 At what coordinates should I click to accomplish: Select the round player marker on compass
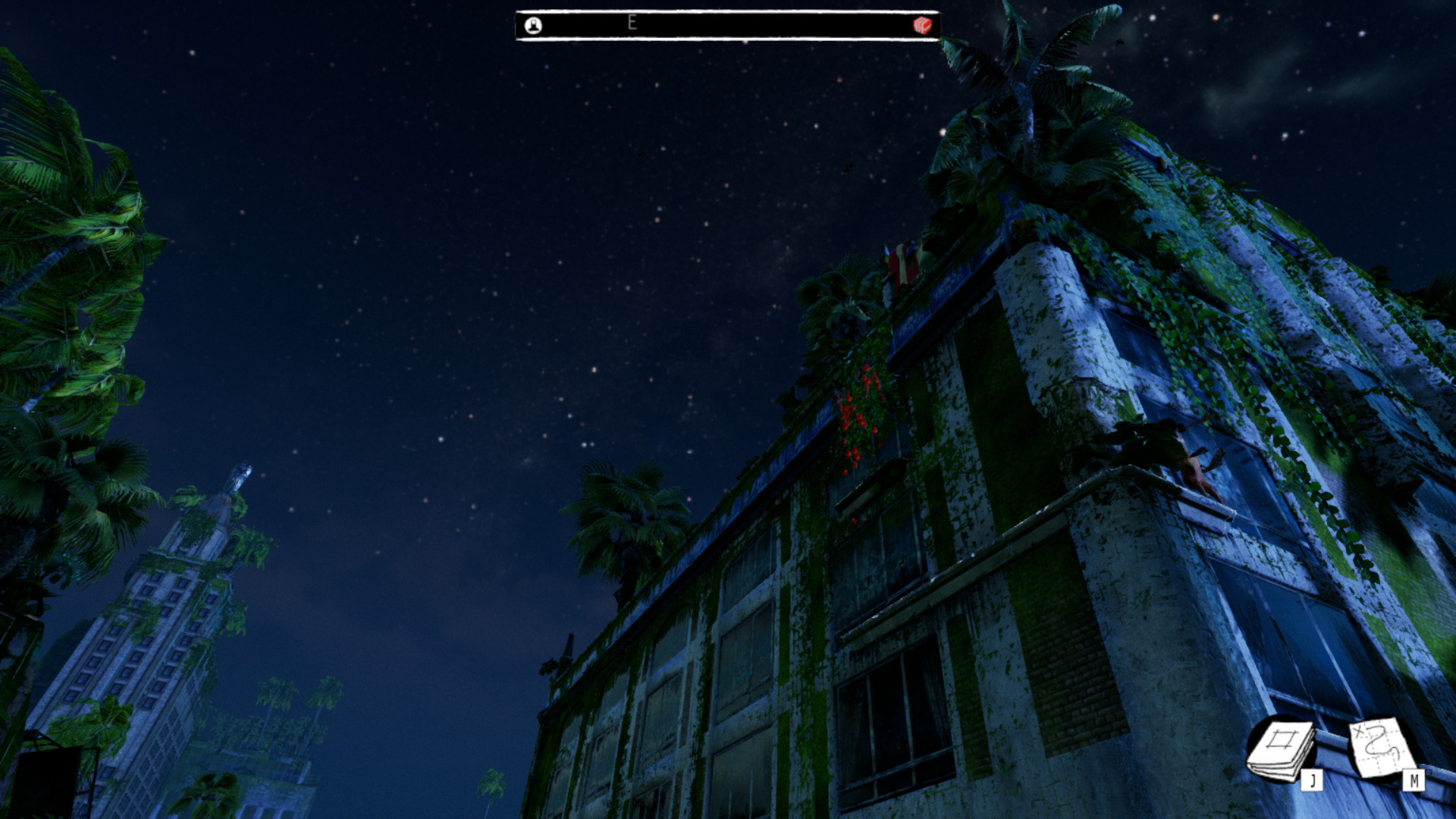click(x=533, y=26)
